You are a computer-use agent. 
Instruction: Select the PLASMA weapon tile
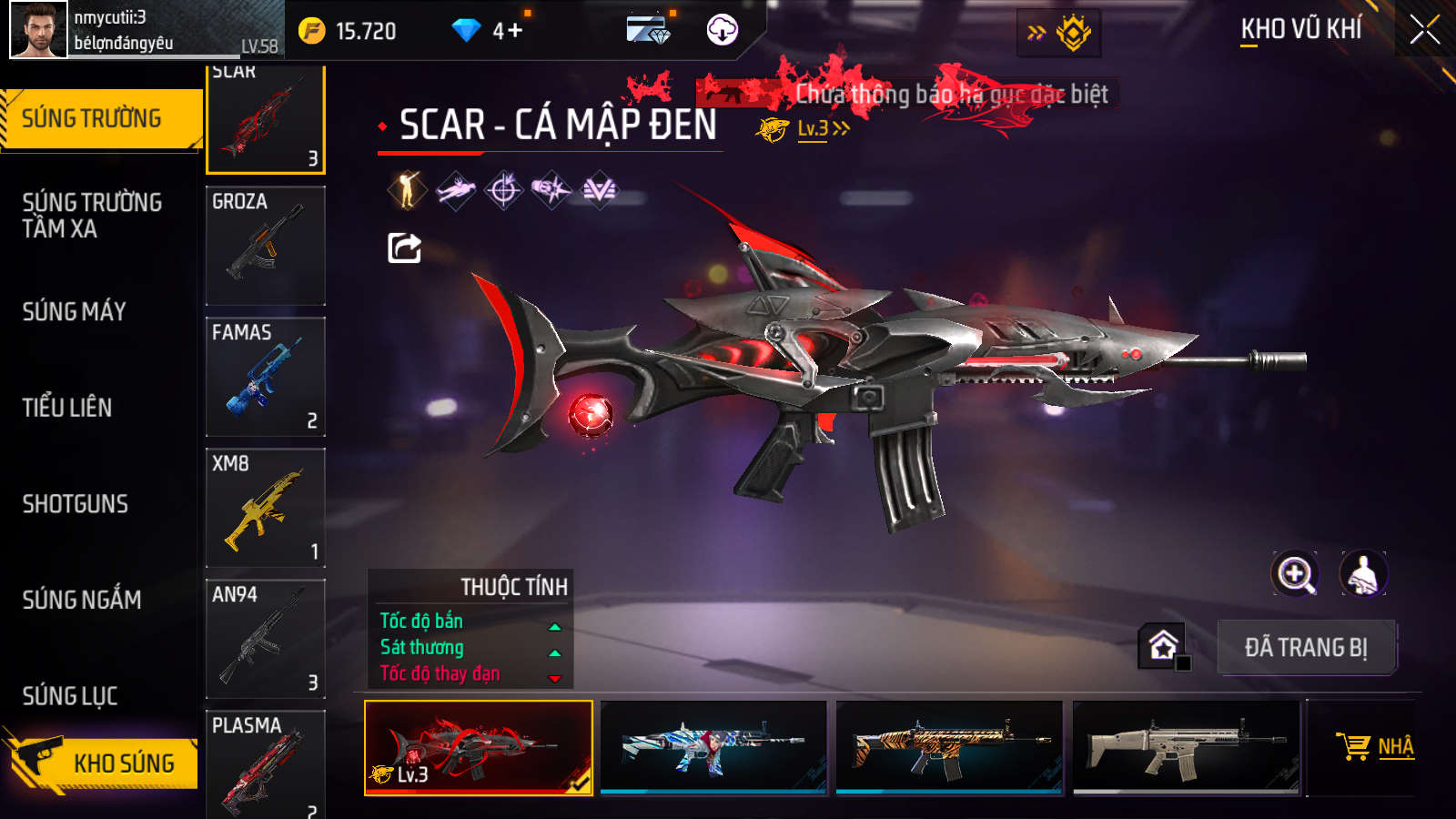coord(266,764)
